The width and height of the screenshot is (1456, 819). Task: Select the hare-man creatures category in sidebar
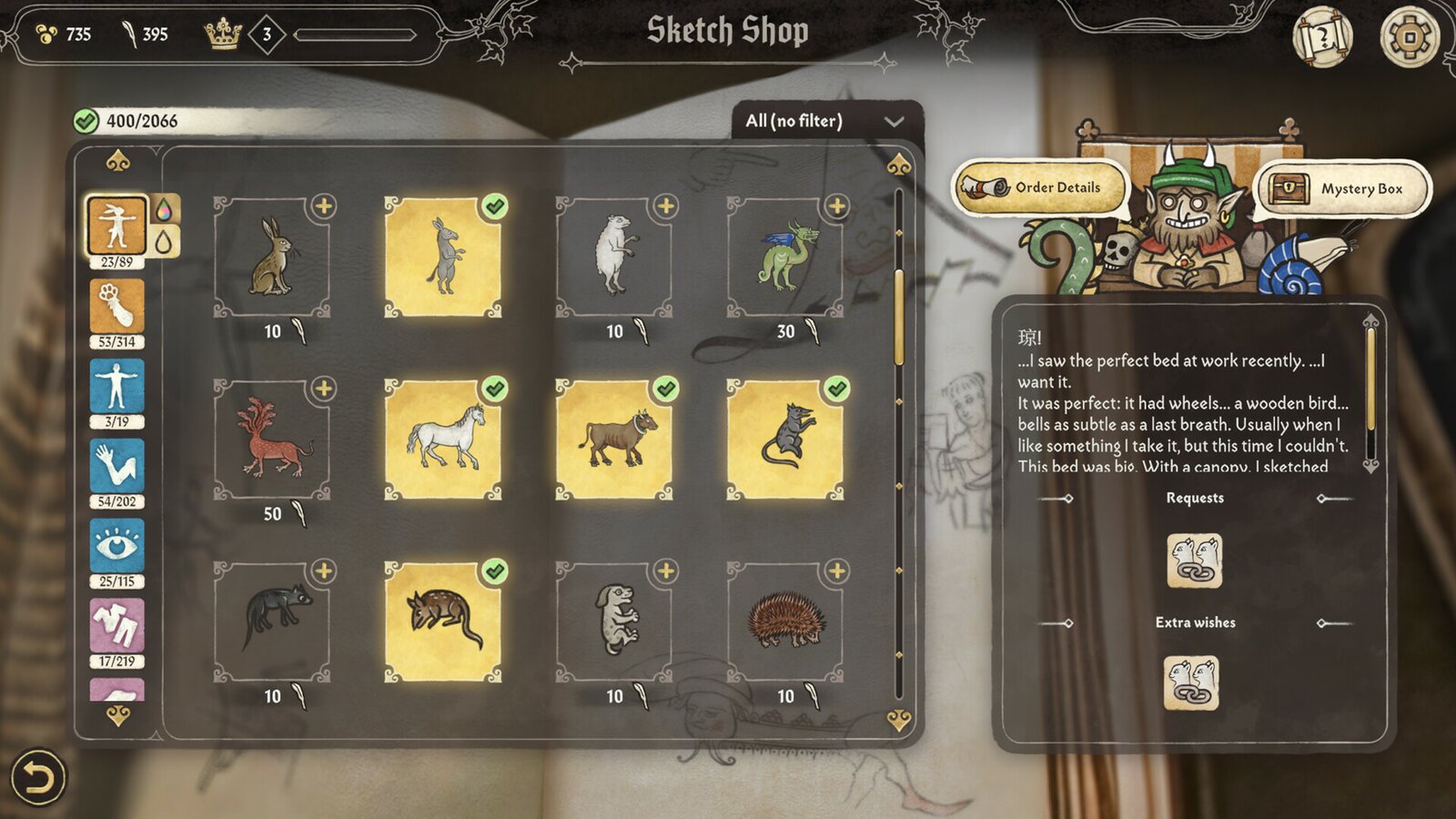pyautogui.click(x=115, y=226)
